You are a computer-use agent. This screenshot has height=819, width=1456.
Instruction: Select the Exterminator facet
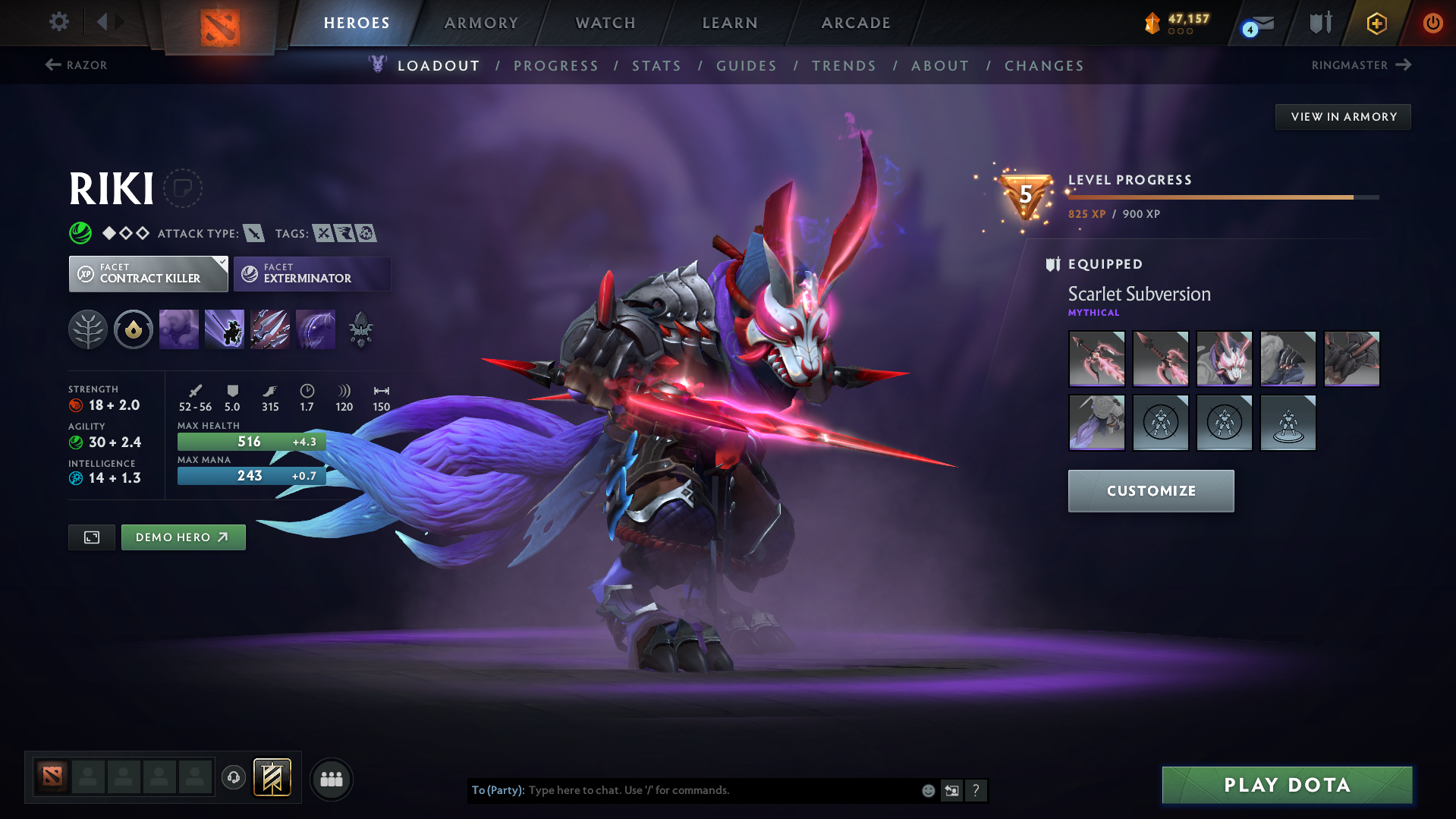tap(312, 274)
